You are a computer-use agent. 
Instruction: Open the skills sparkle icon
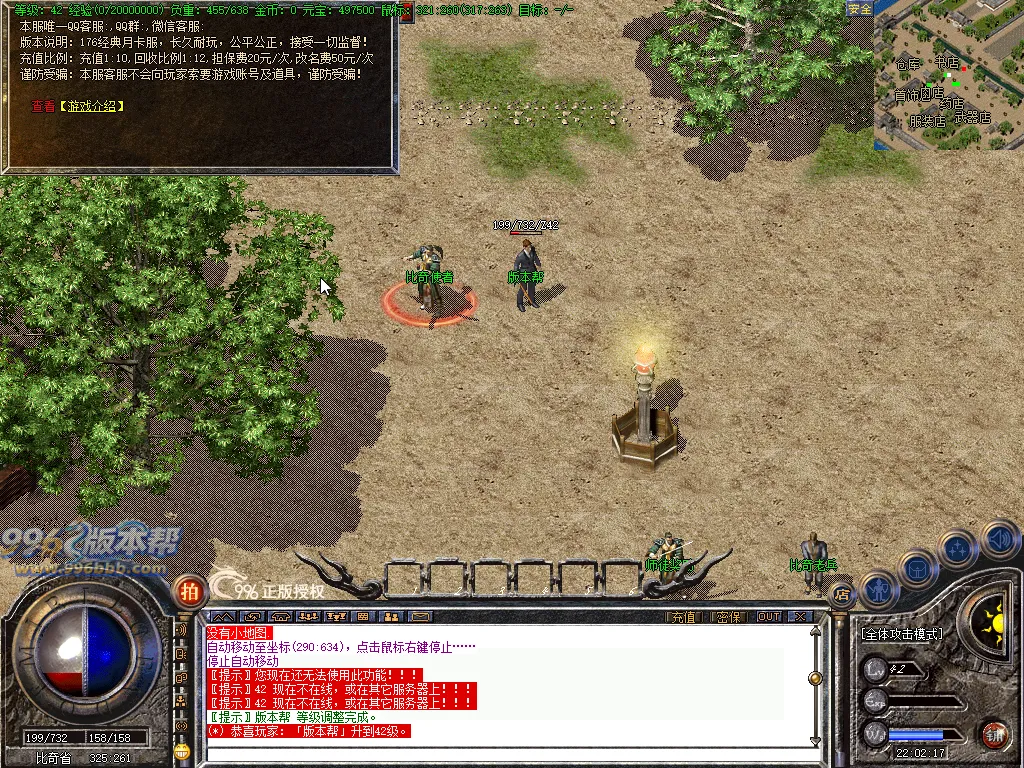957,548
